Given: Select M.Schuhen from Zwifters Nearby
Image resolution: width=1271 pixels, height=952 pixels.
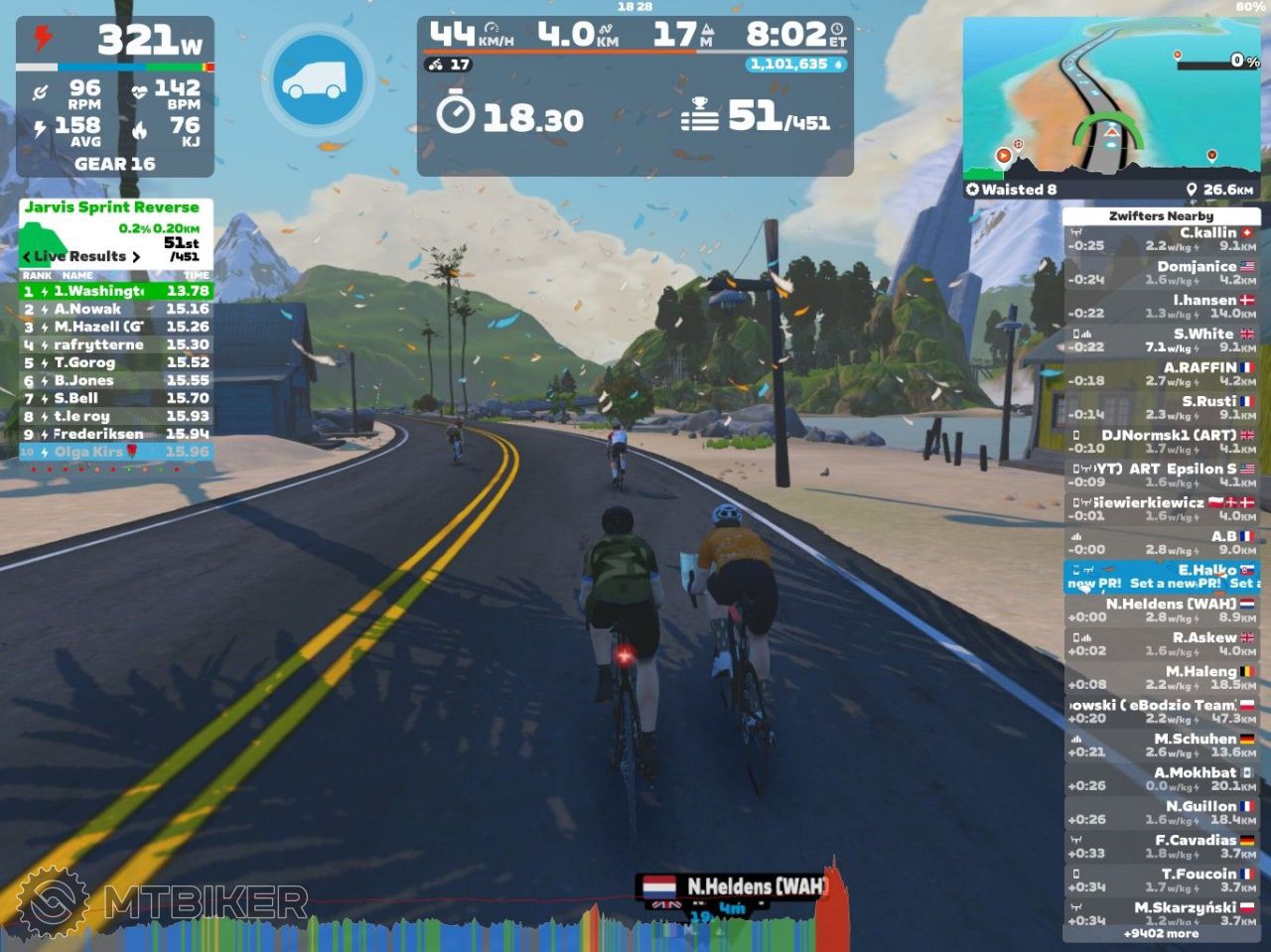Looking at the screenshot, I should 1162,746.
